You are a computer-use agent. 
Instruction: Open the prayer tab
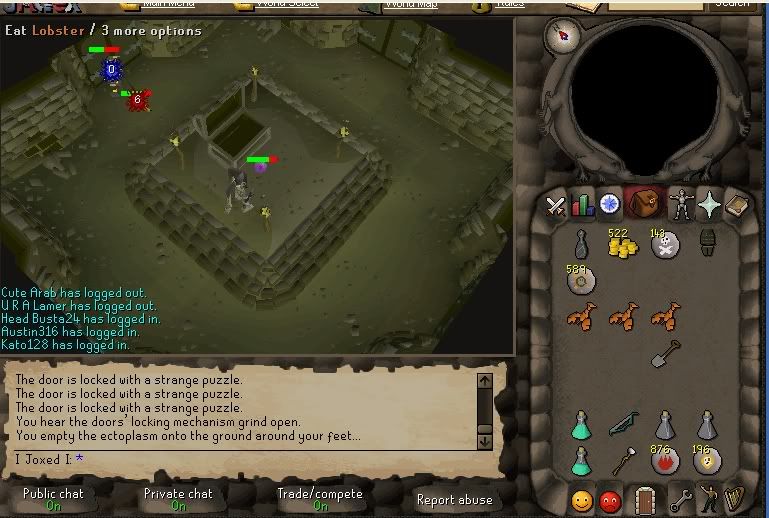(709, 205)
